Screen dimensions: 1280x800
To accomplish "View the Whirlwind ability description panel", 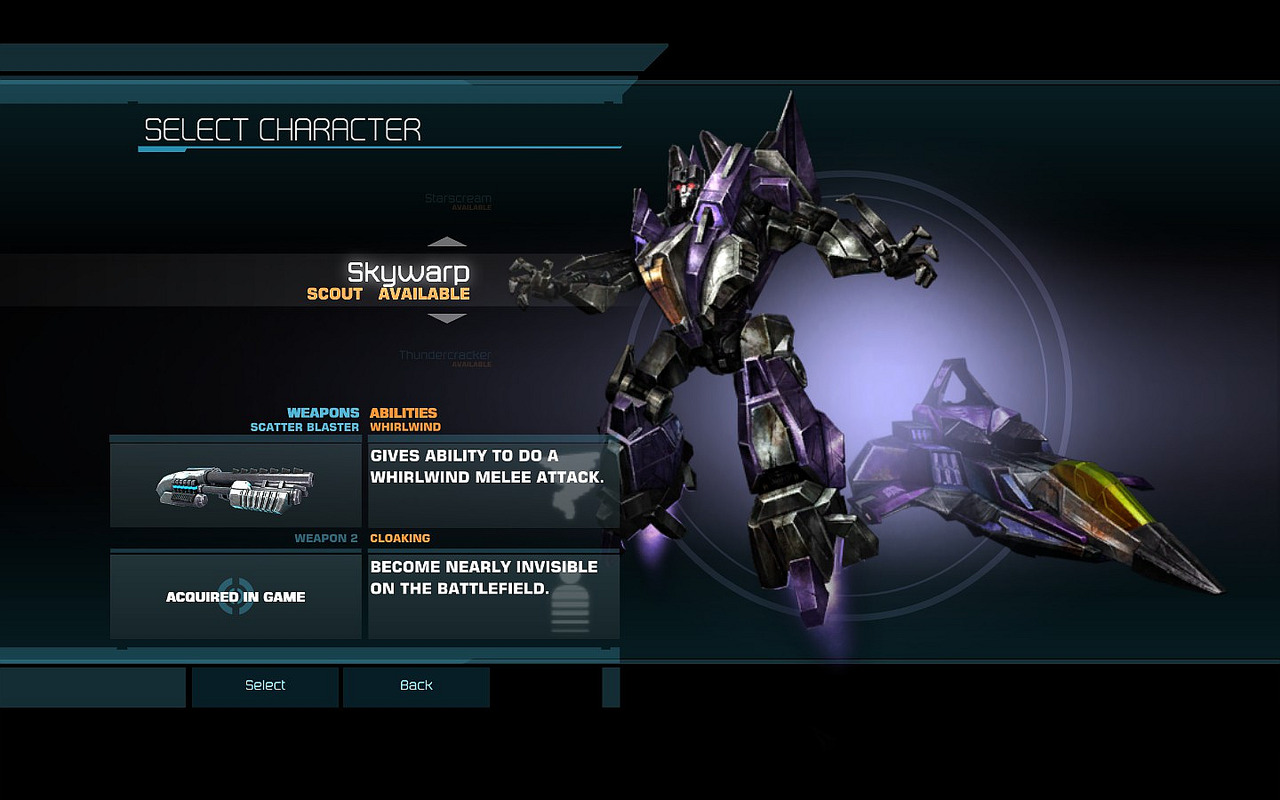I will pos(493,485).
